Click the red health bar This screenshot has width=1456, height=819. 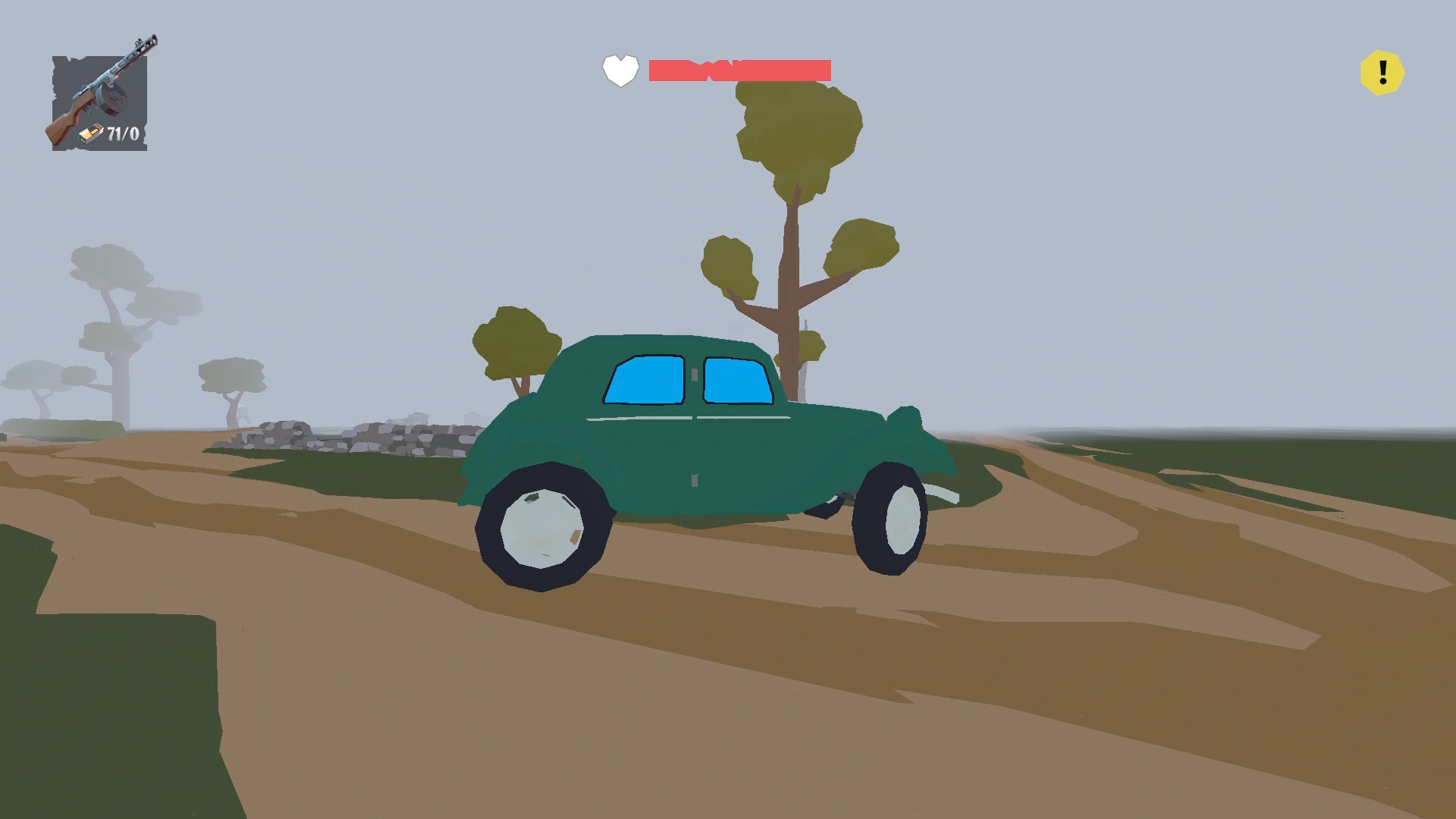[x=739, y=71]
